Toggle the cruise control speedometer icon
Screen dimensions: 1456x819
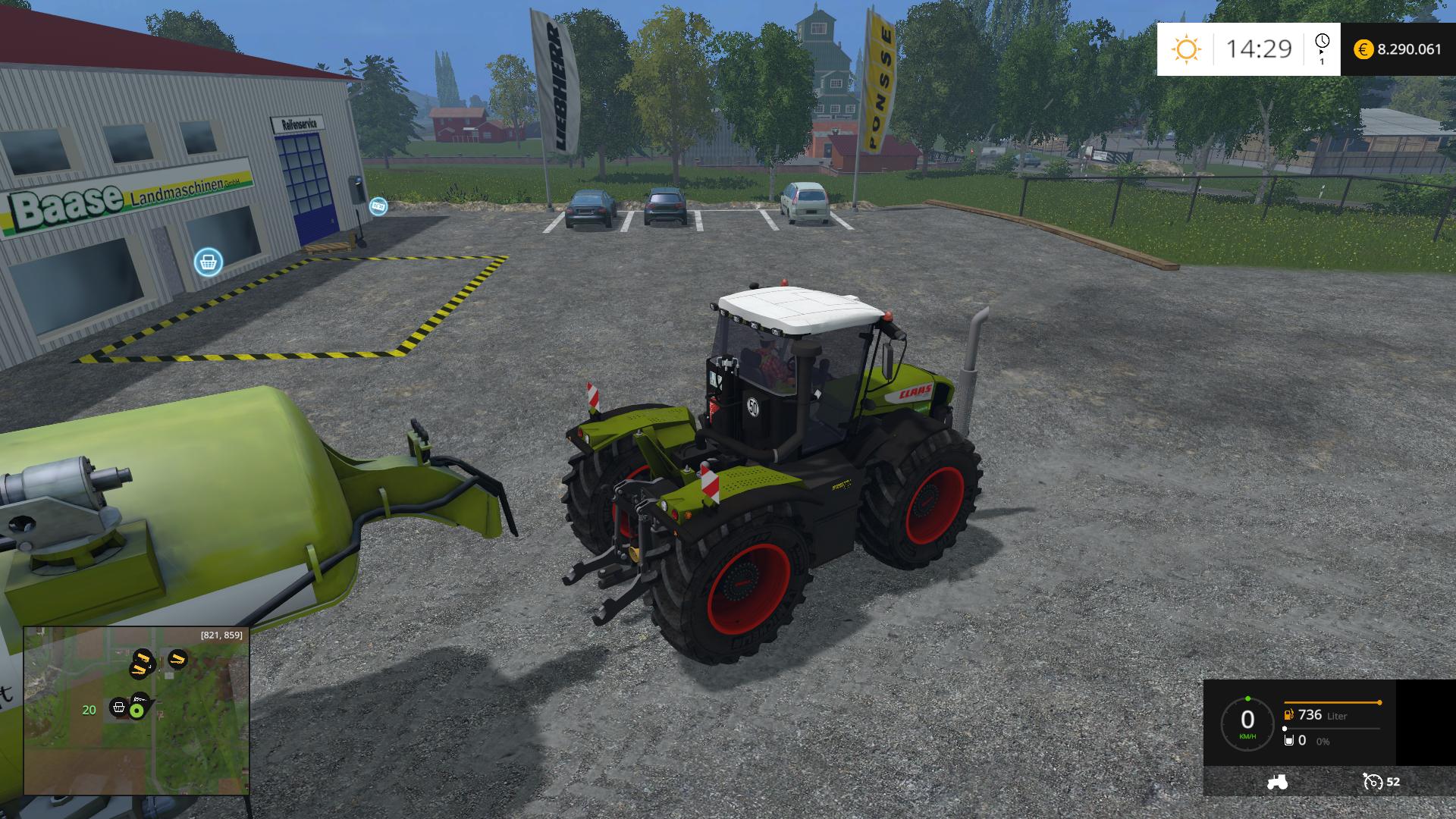coord(1373,782)
